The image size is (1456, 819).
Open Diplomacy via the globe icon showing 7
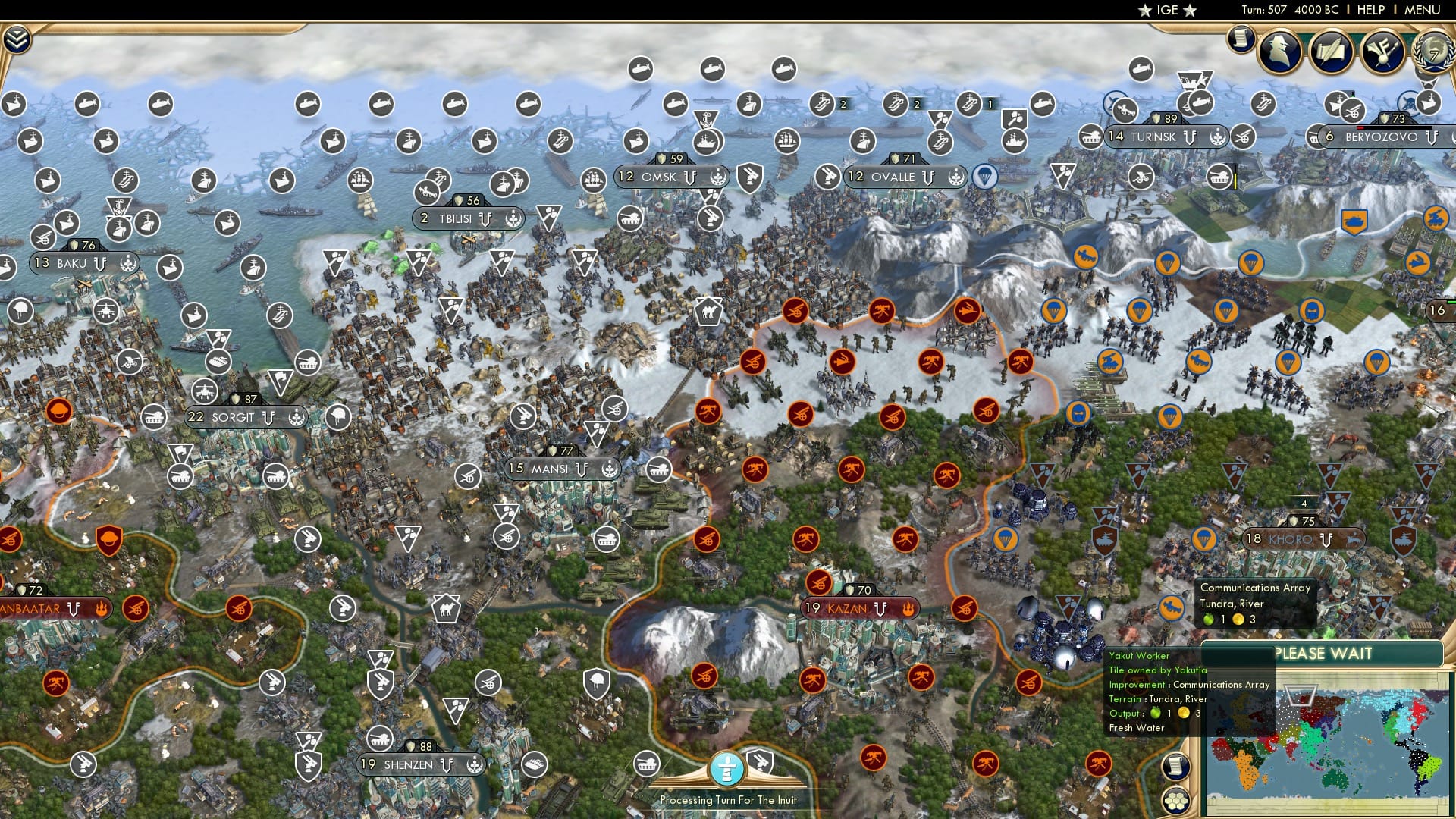[1430, 53]
